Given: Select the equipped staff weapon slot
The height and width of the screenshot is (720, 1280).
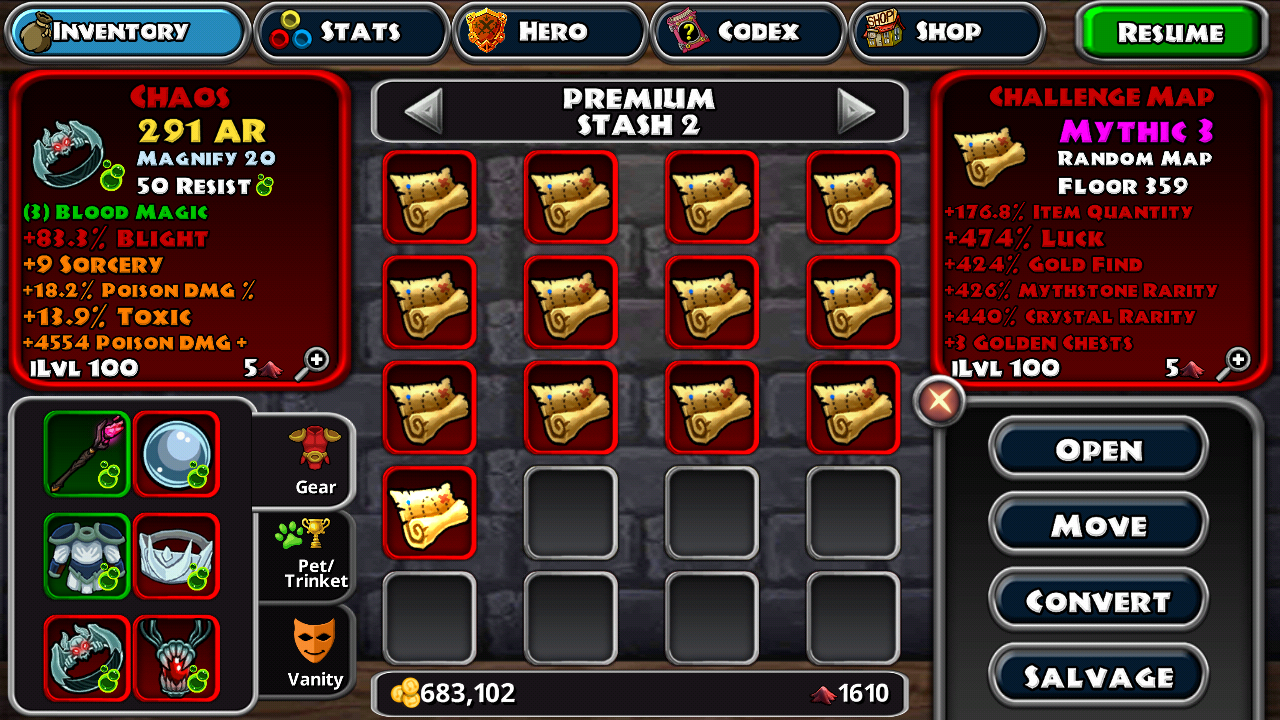Looking at the screenshot, I should coord(87,453).
